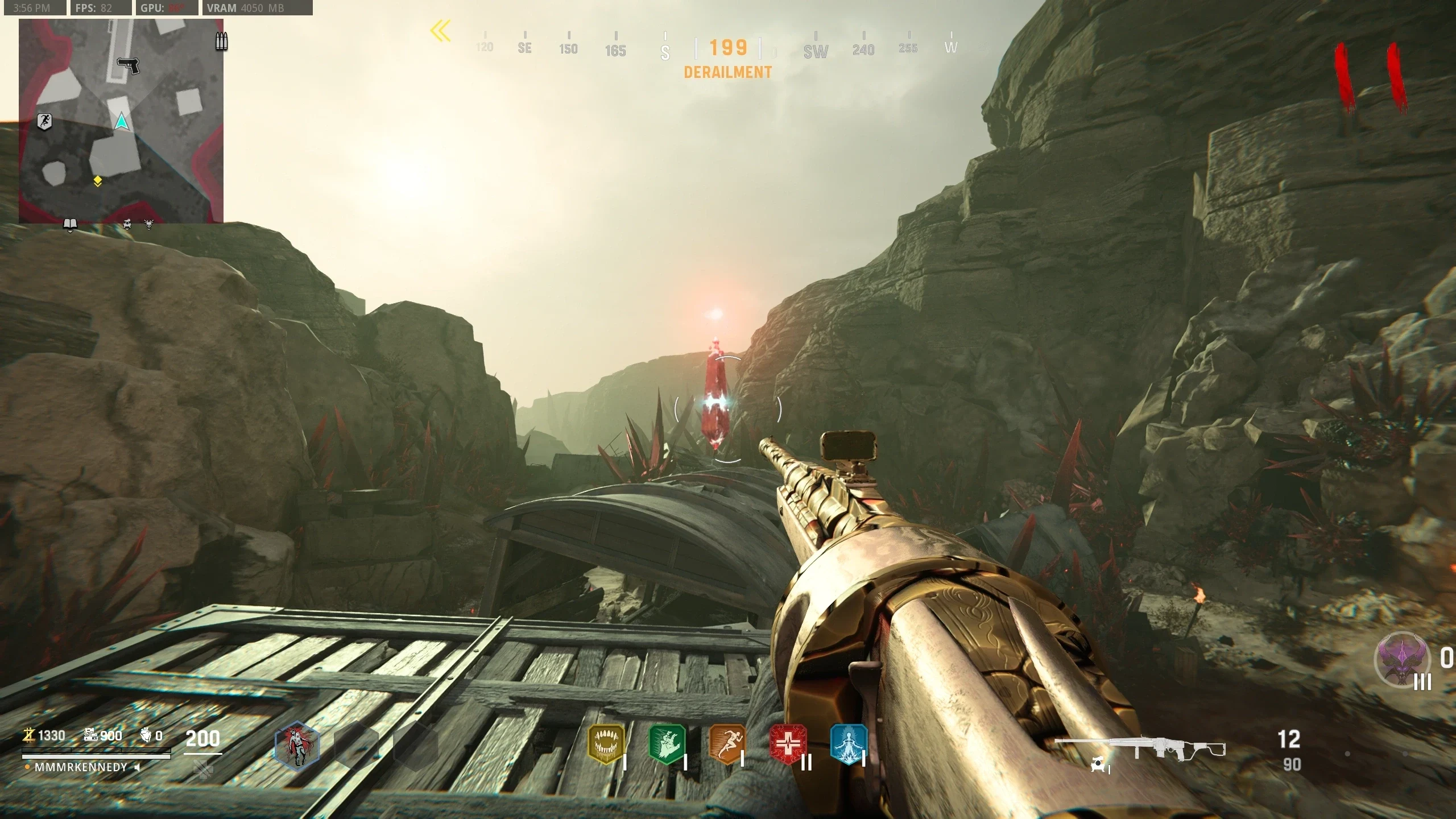
Task: Select the green zombie hand perk
Action: point(667,744)
